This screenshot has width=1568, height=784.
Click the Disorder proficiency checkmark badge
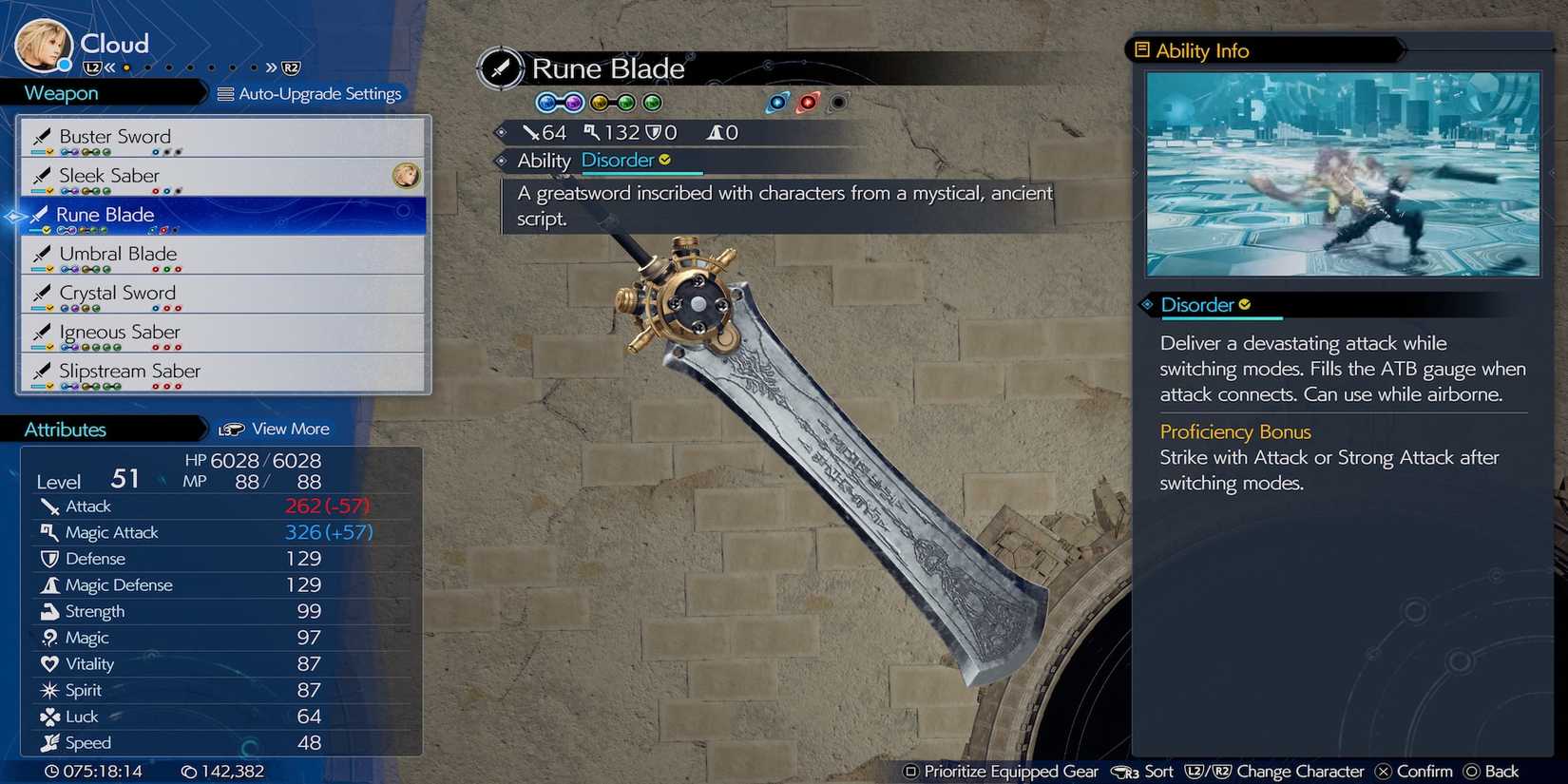coord(1246,304)
